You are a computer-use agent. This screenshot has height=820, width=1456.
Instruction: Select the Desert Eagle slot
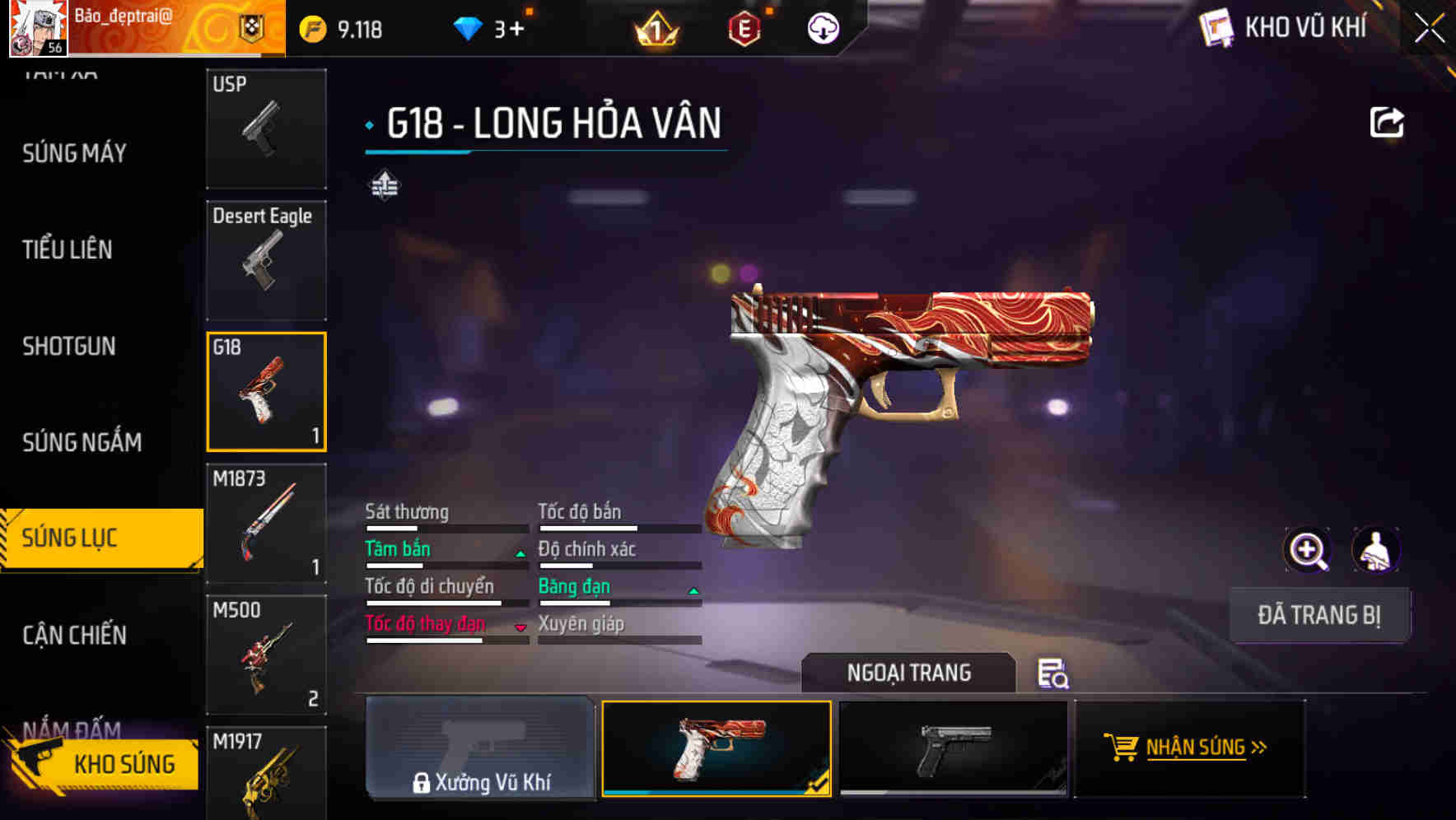coord(266,259)
